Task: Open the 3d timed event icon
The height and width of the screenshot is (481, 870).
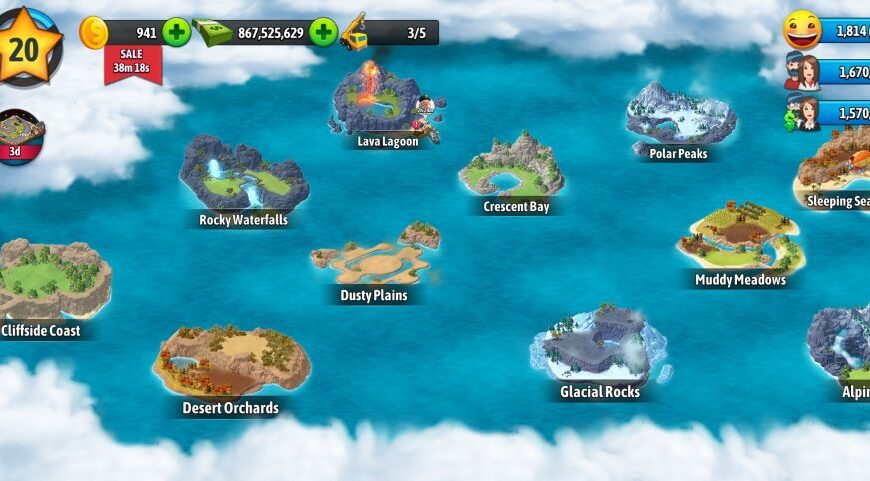Action: [20, 135]
